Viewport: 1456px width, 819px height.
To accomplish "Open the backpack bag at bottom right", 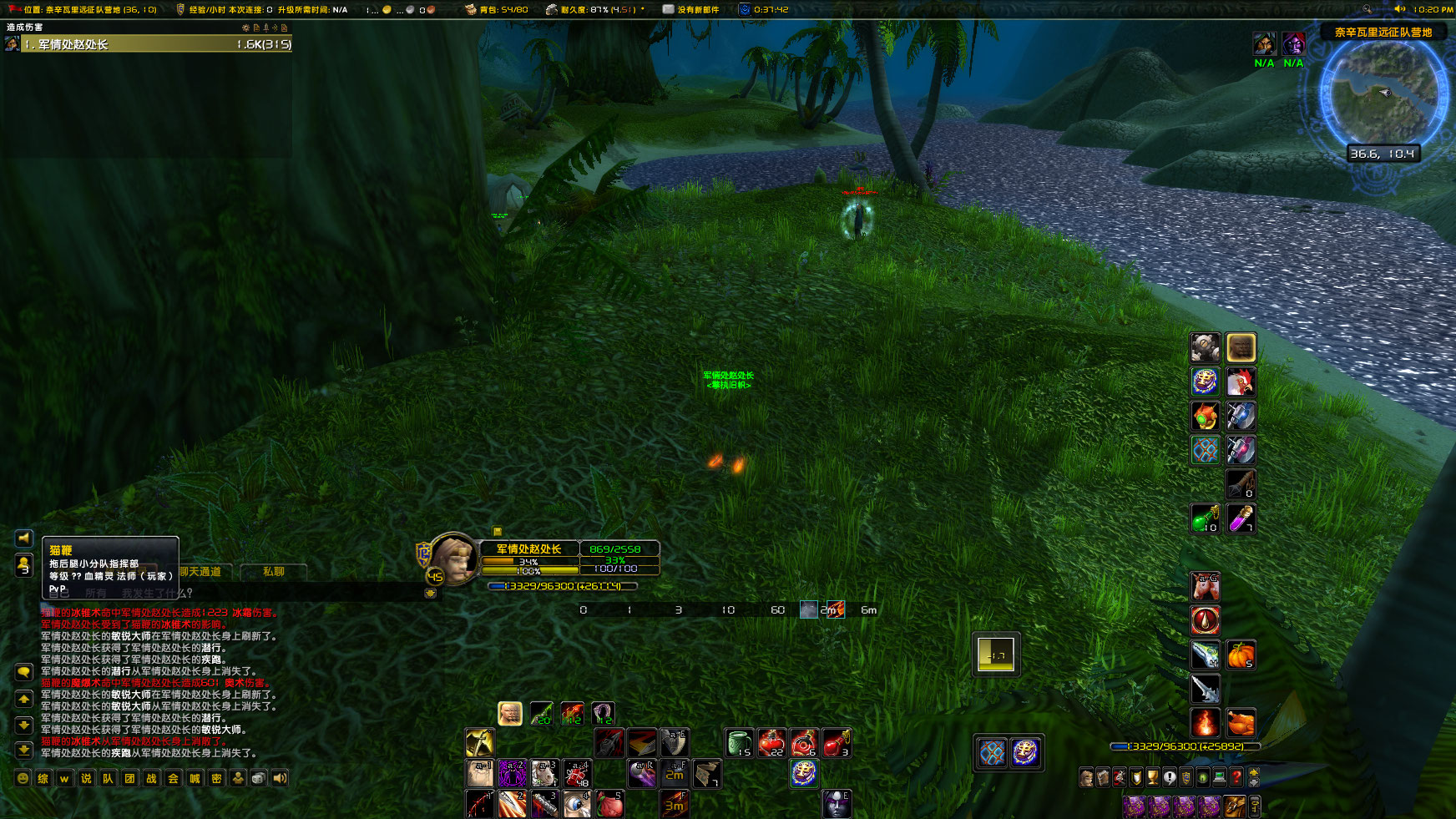I will pos(1234,806).
